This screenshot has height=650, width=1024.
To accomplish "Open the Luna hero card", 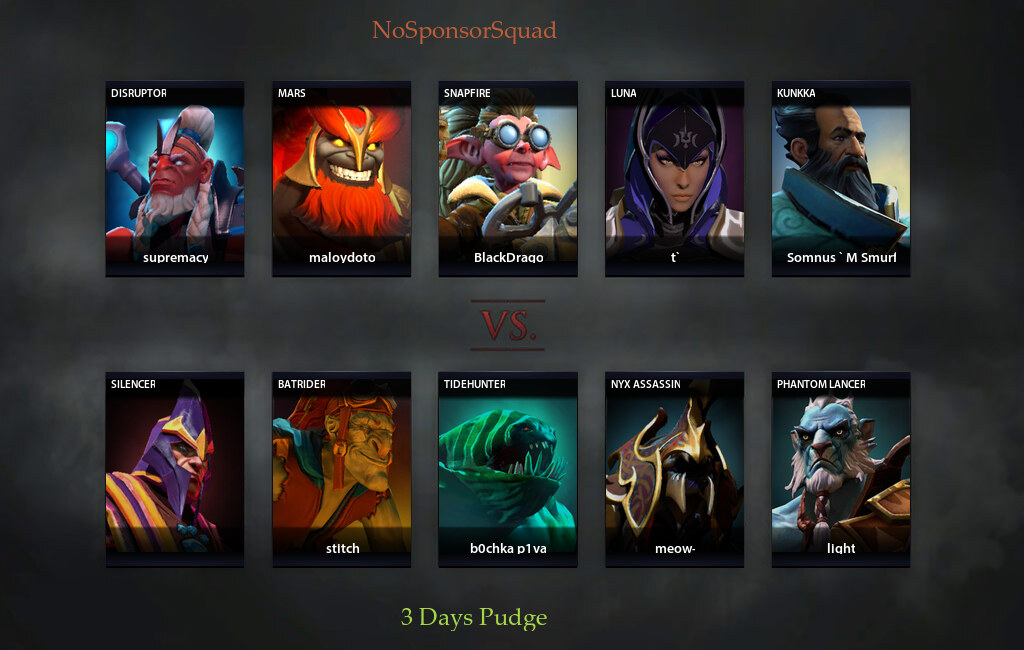I will click(x=674, y=178).
